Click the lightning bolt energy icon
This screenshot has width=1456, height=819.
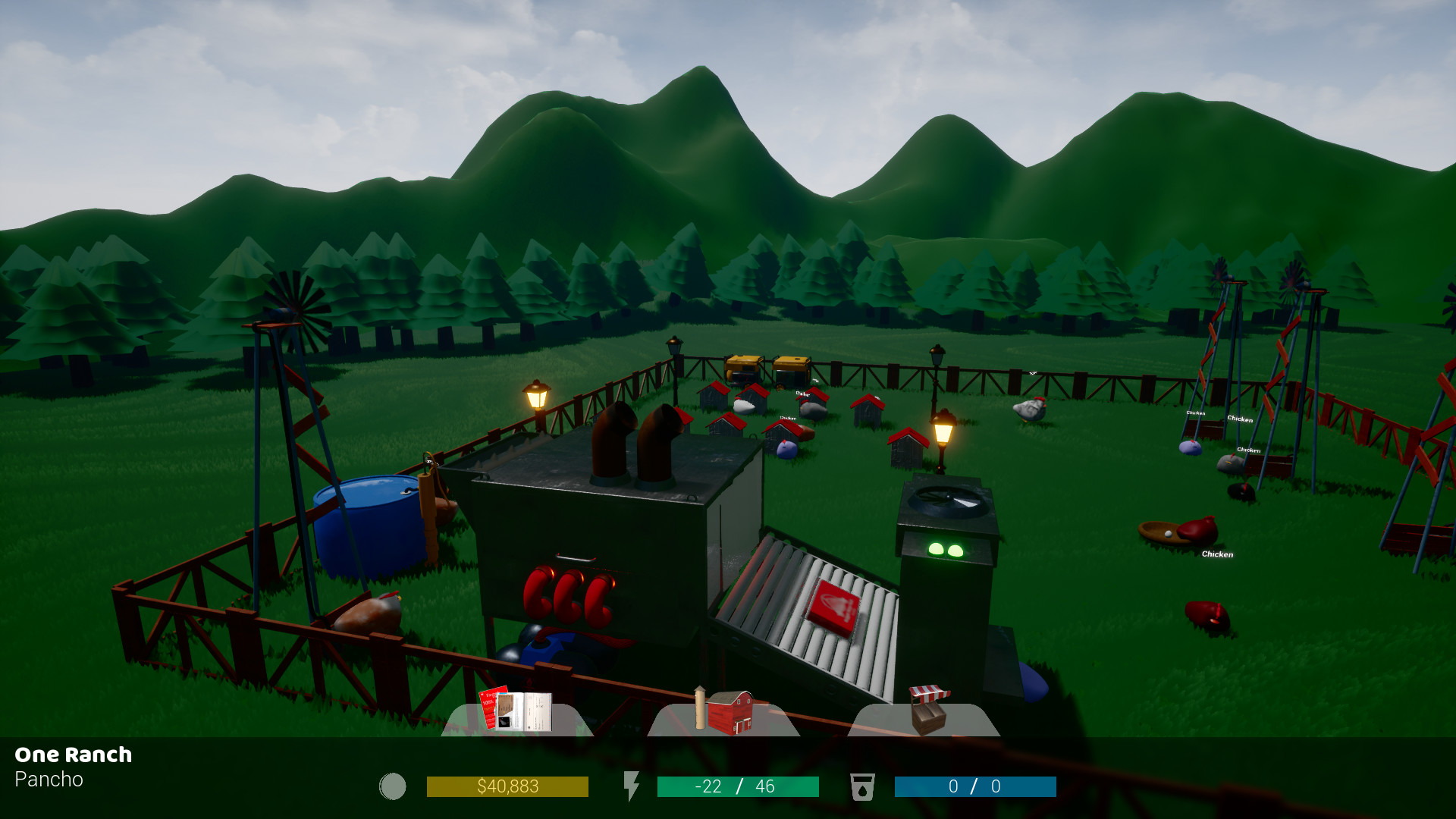633,786
